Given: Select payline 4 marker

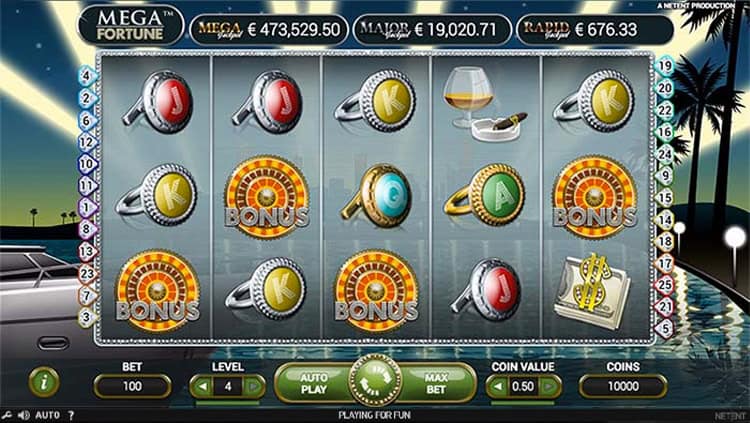Looking at the screenshot, I should pyautogui.click(x=86, y=74).
